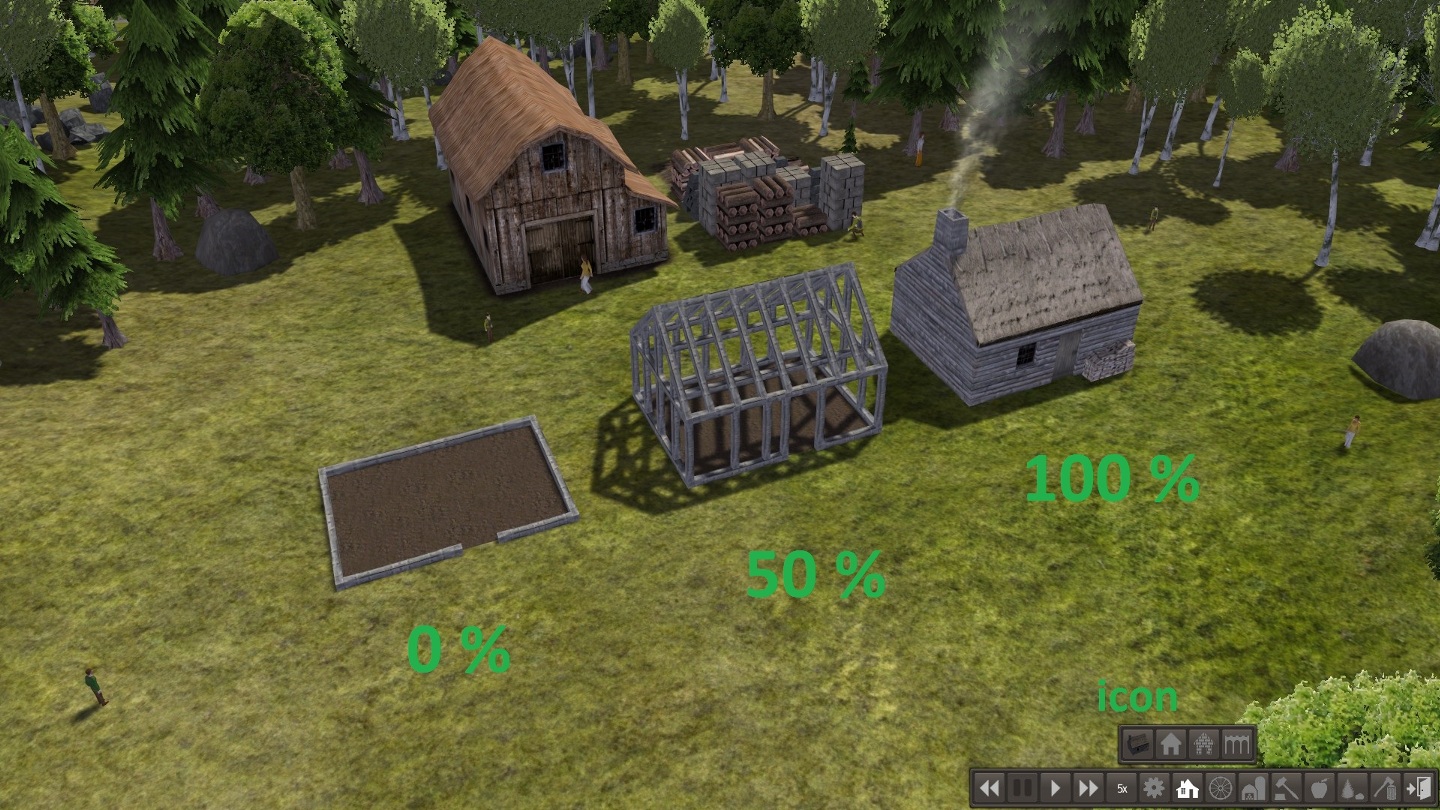The width and height of the screenshot is (1440, 810).
Task: Click the exit door icon
Action: point(1418,788)
